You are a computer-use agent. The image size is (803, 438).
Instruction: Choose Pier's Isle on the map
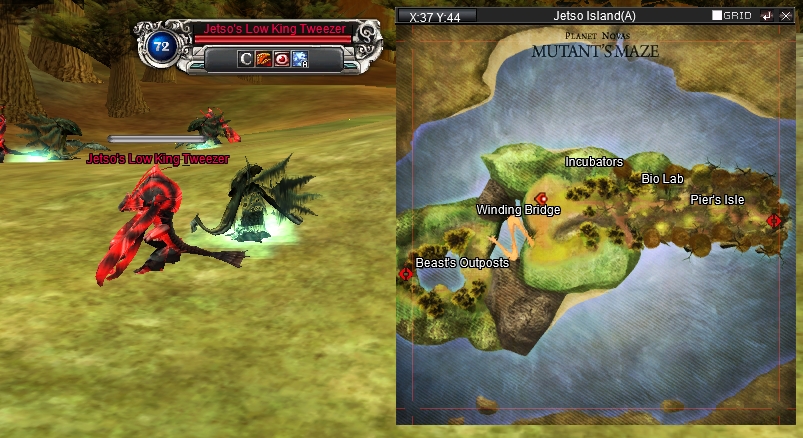717,200
